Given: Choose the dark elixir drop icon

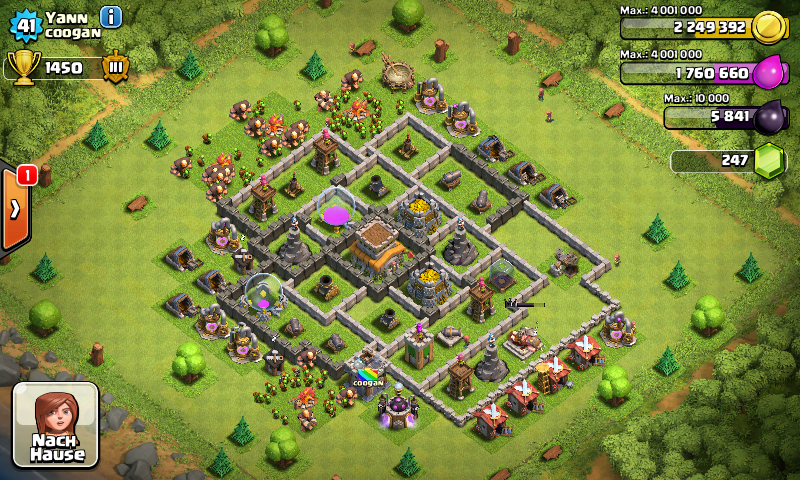Looking at the screenshot, I should point(770,117).
